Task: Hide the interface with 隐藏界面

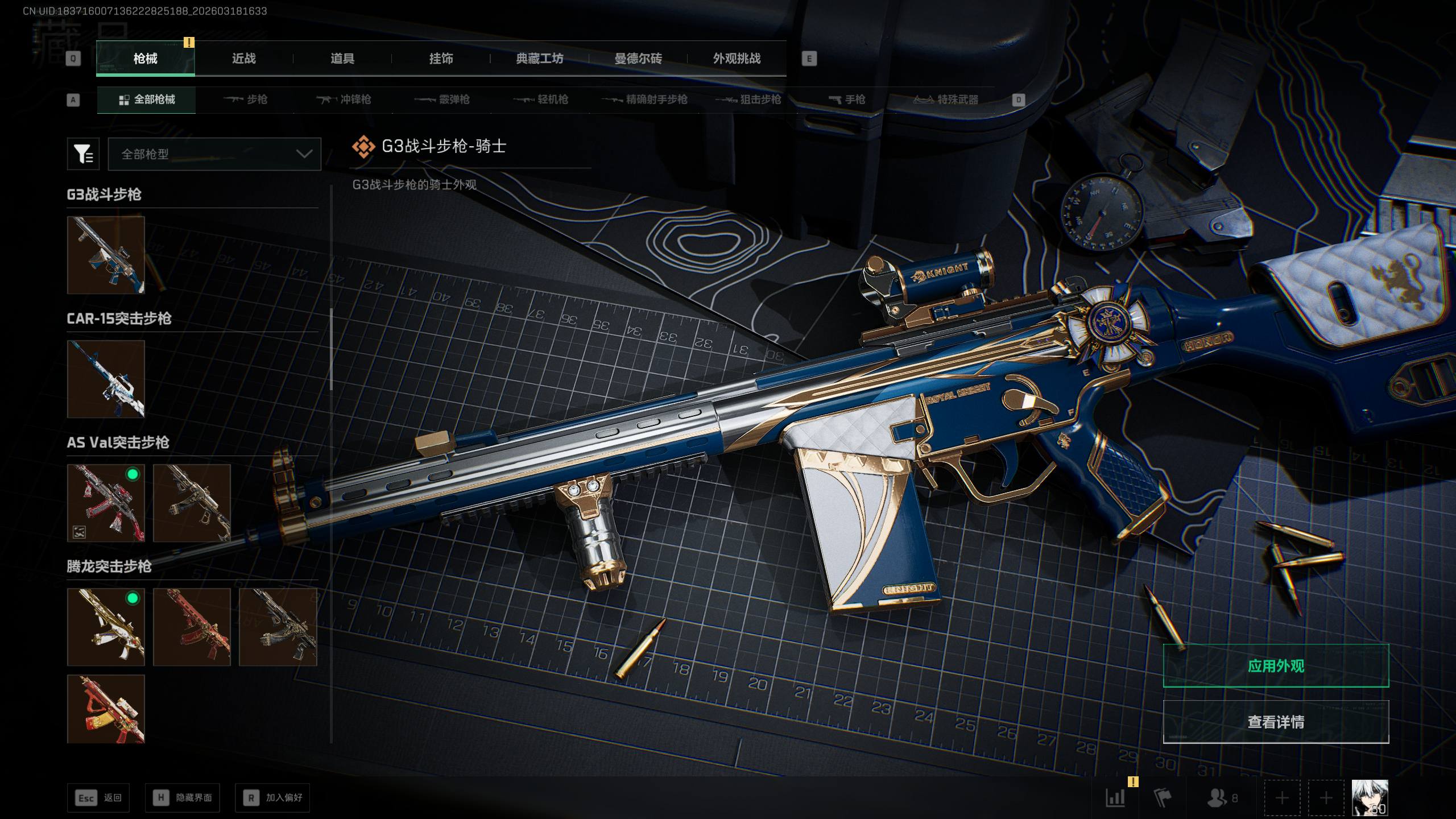Action: pyautogui.click(x=182, y=798)
